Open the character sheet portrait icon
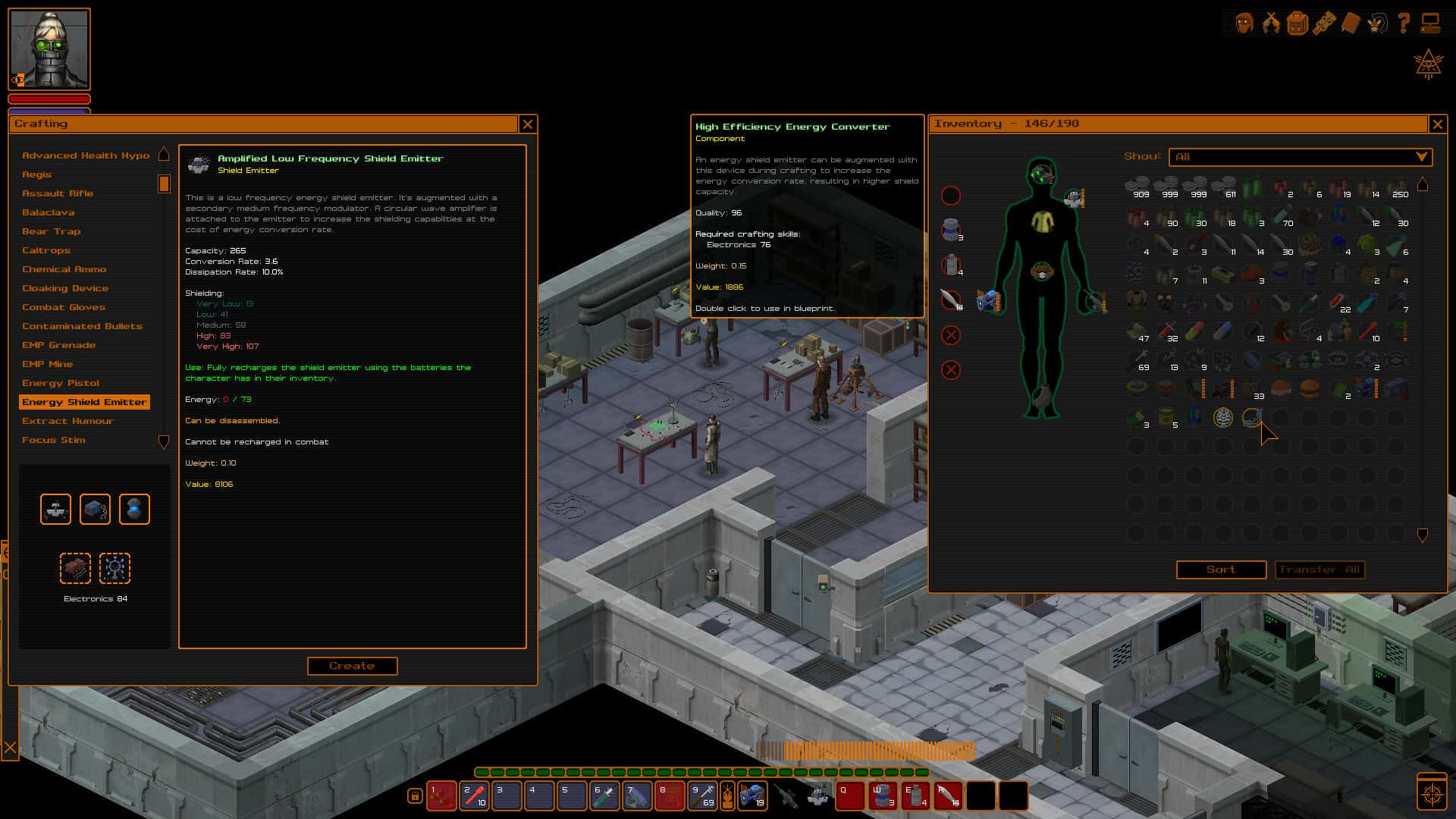This screenshot has height=819, width=1456. pyautogui.click(x=1245, y=23)
